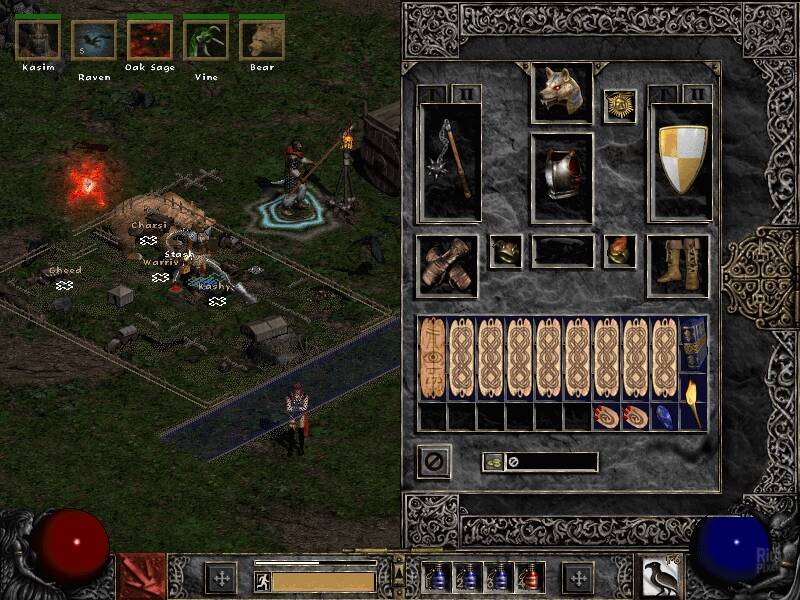Select the Kasim mercenary portrait
This screenshot has width=800, height=600.
pyautogui.click(x=37, y=39)
